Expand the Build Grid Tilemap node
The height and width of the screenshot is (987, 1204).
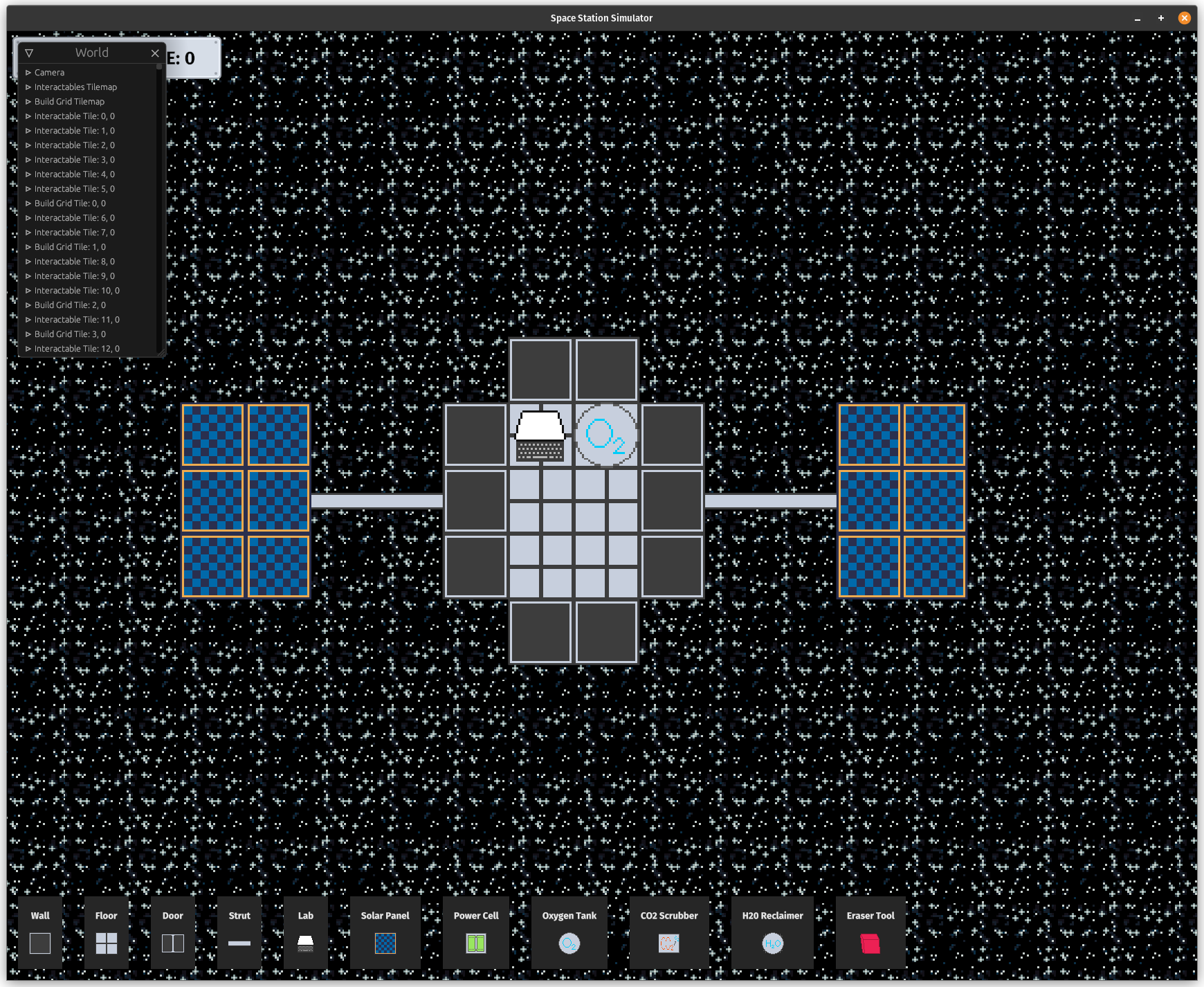28,101
